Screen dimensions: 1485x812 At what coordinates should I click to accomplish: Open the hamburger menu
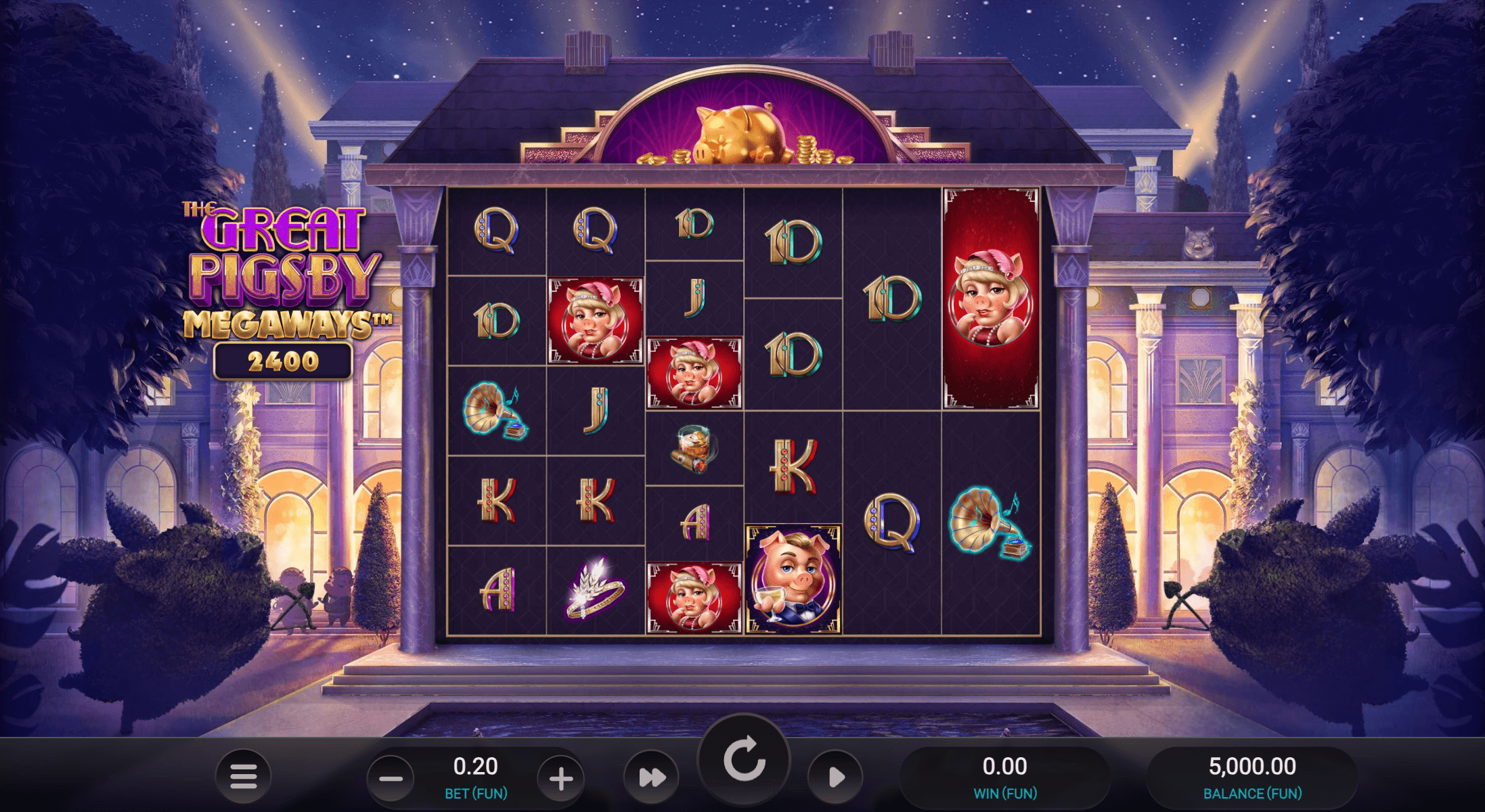click(243, 776)
